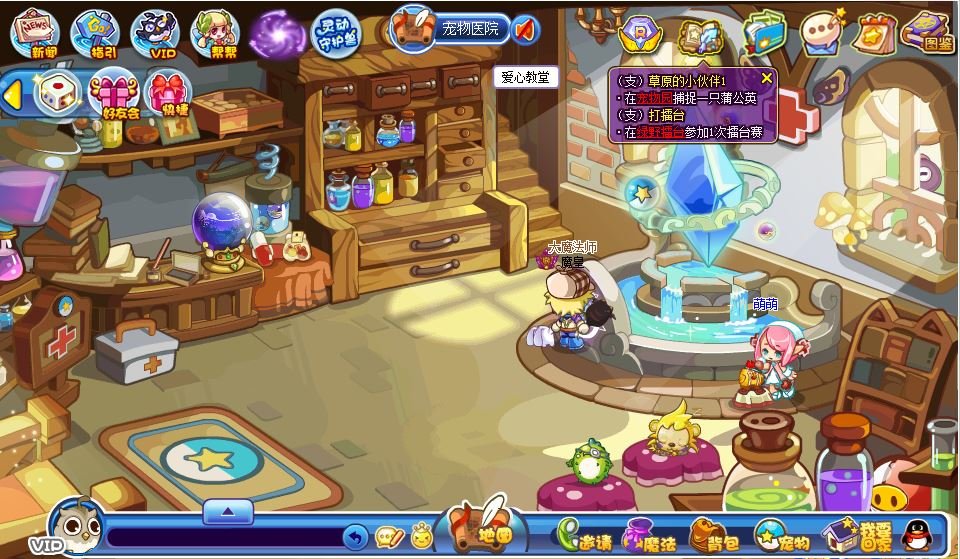960x559 pixels.
Task: Open the calendar star icon
Action: (x=875, y=34)
